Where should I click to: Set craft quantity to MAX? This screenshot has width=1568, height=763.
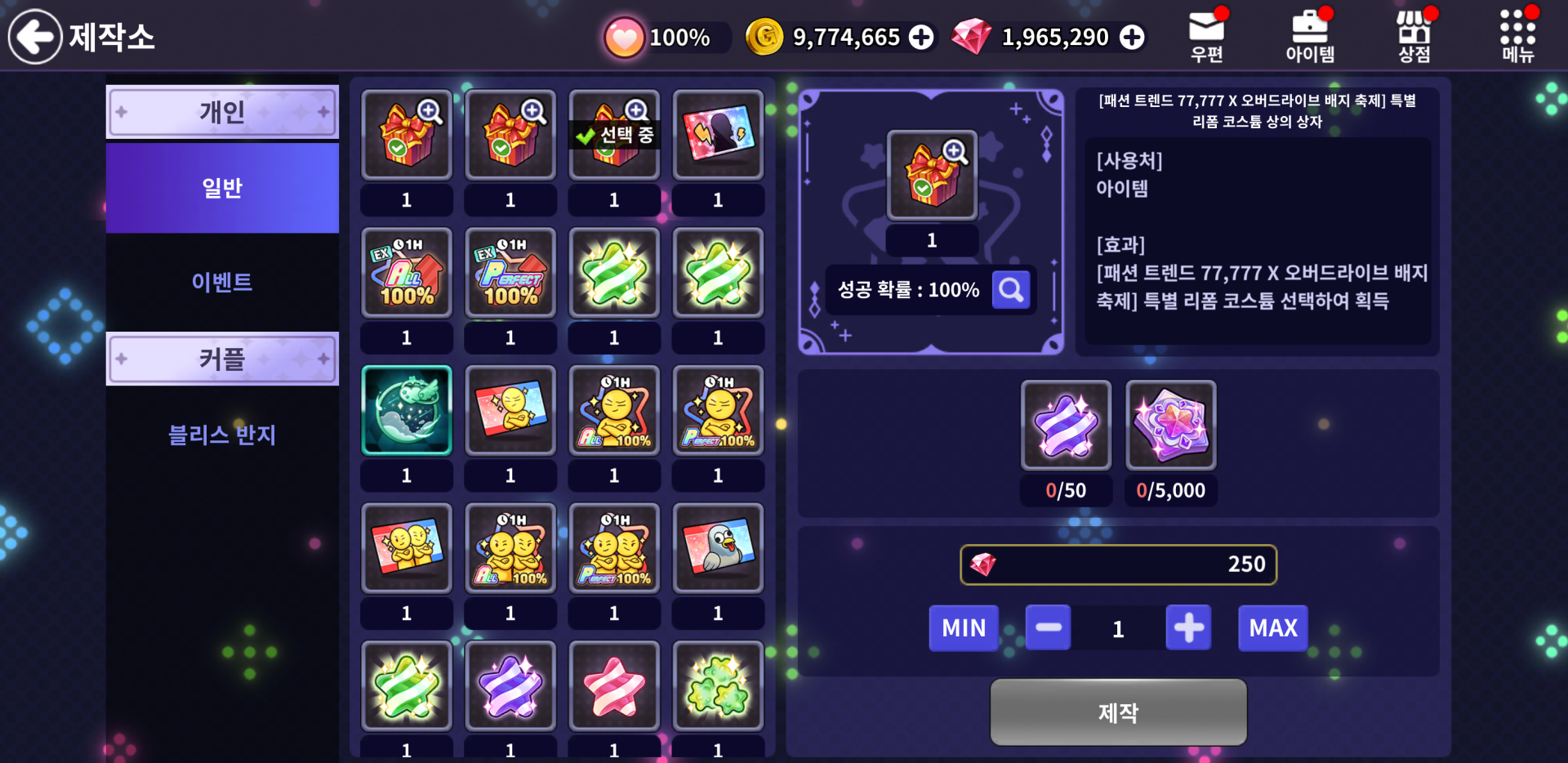[x=1272, y=628]
